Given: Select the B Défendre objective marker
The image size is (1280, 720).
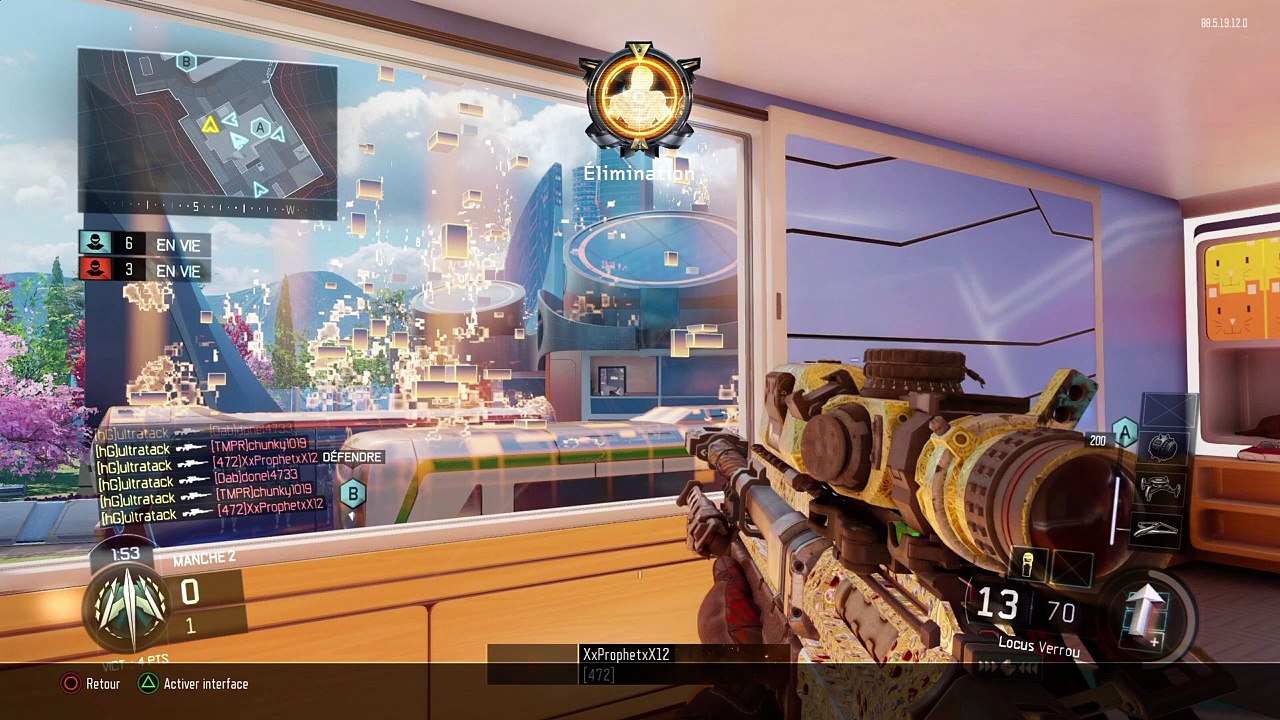Looking at the screenshot, I should coord(352,493).
